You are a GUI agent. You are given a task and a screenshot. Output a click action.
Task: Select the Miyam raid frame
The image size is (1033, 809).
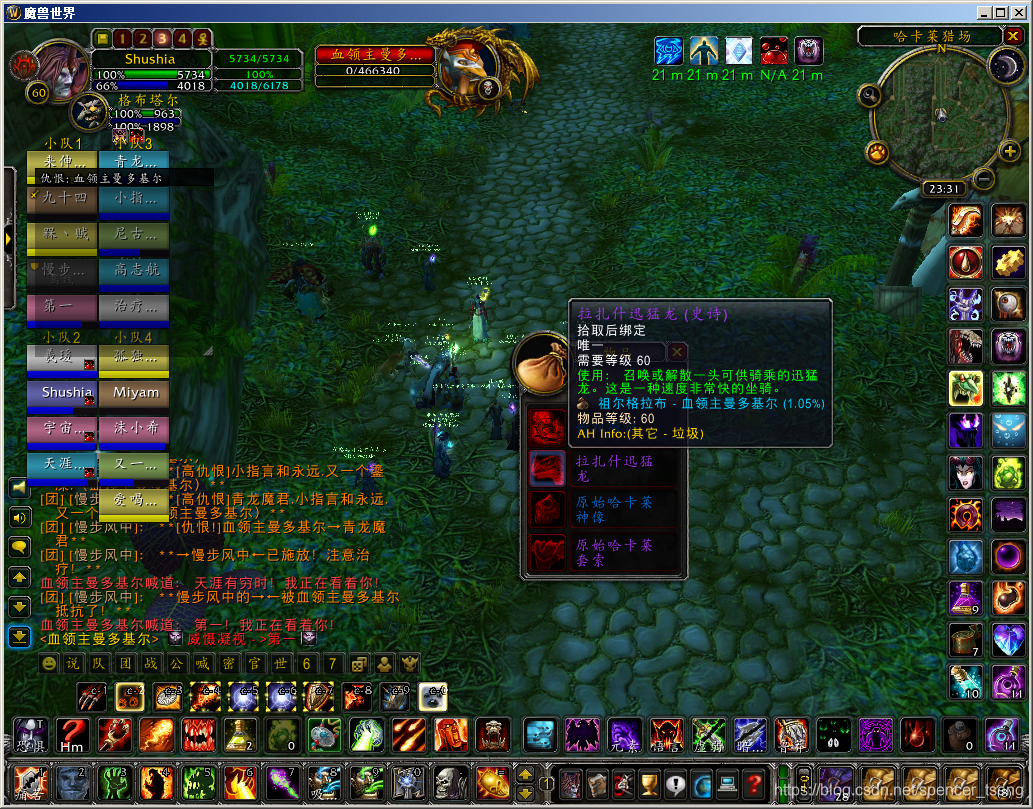(x=135, y=393)
